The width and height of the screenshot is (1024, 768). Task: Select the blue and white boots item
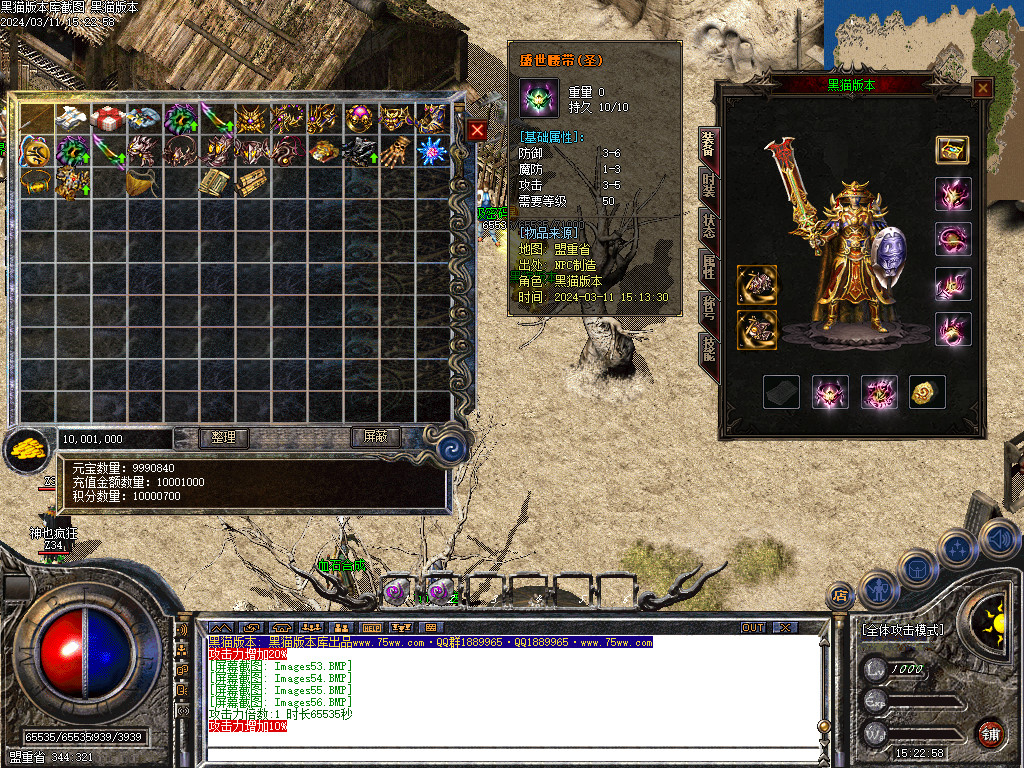(70, 118)
